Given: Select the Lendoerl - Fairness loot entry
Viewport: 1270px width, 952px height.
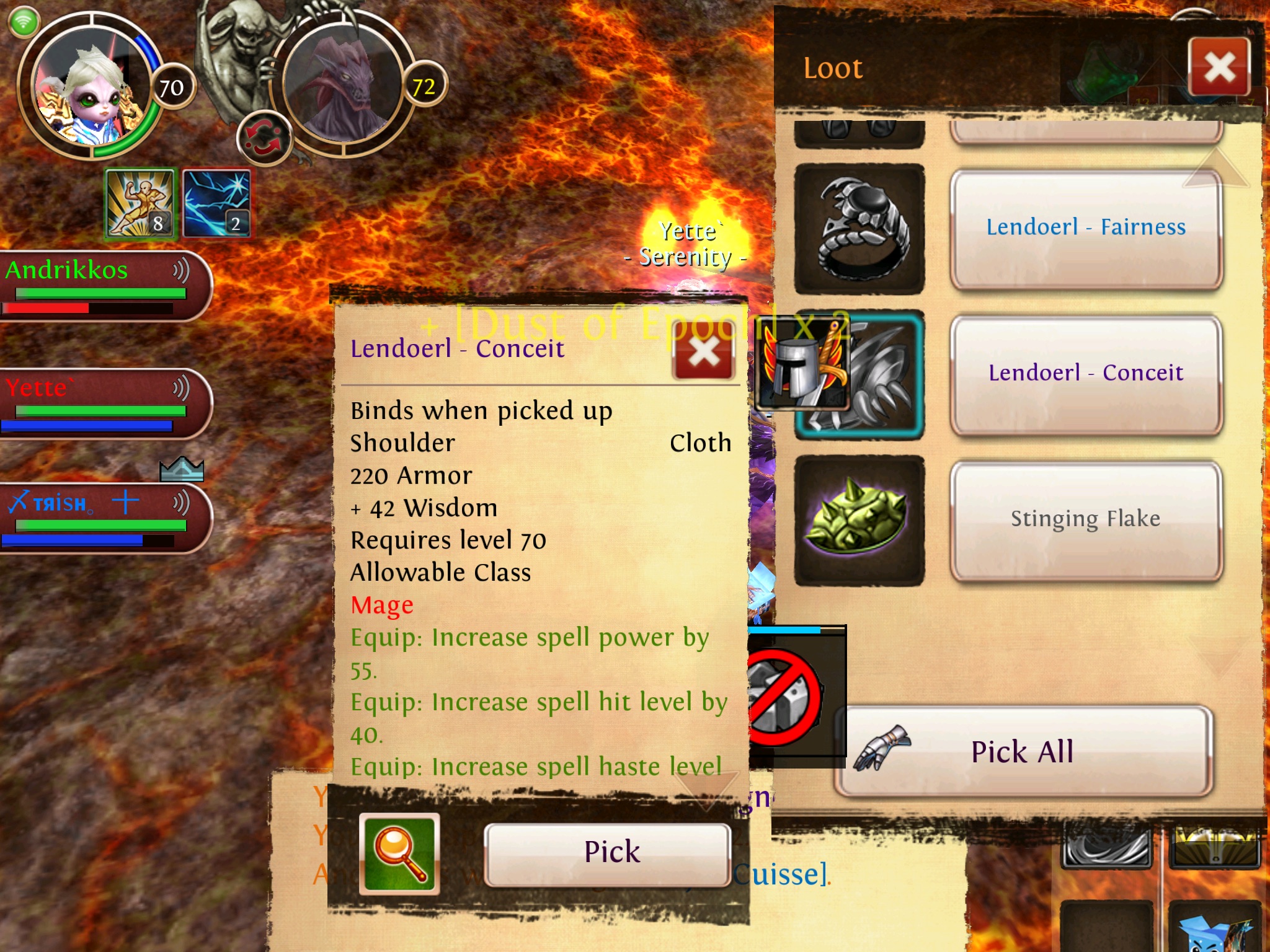Looking at the screenshot, I should tap(1086, 227).
